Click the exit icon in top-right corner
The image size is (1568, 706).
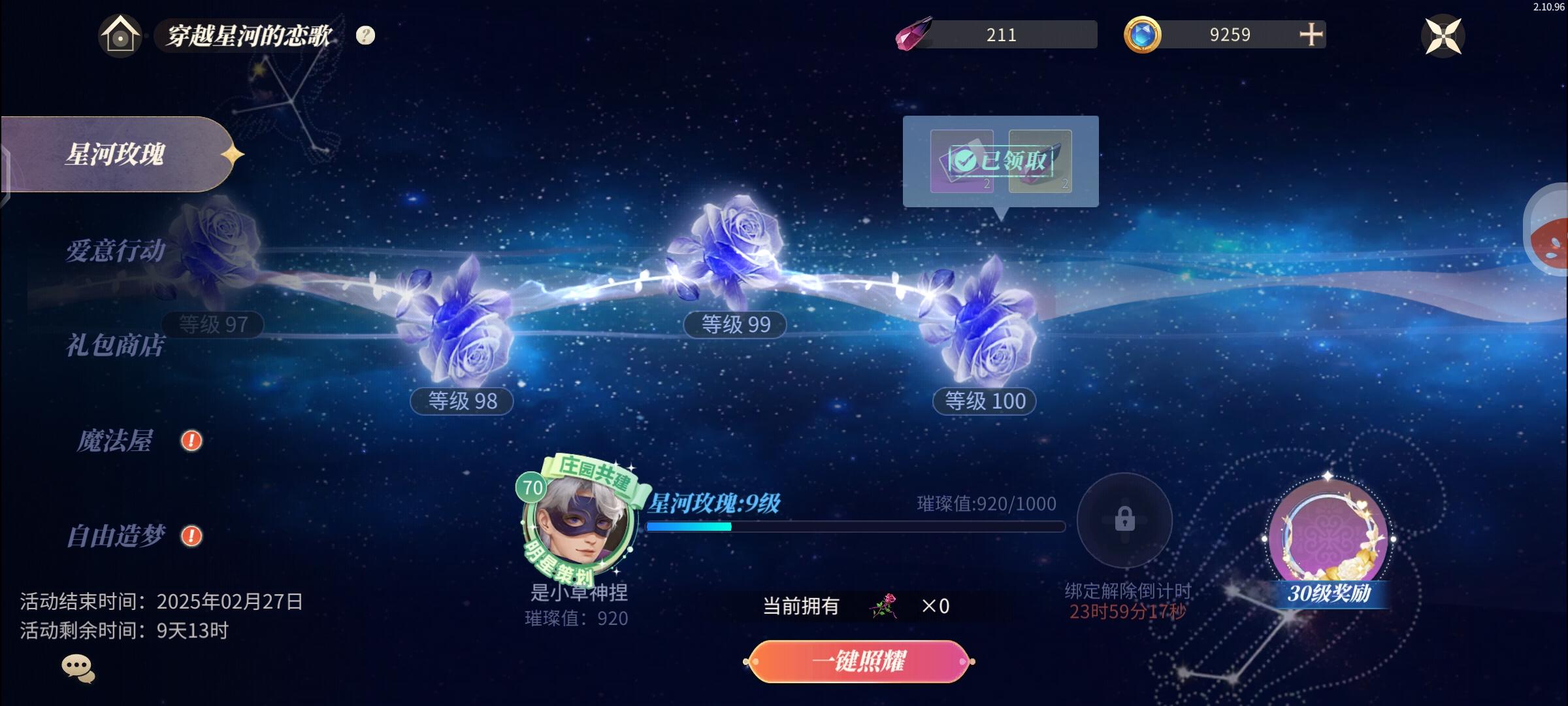(1443, 36)
